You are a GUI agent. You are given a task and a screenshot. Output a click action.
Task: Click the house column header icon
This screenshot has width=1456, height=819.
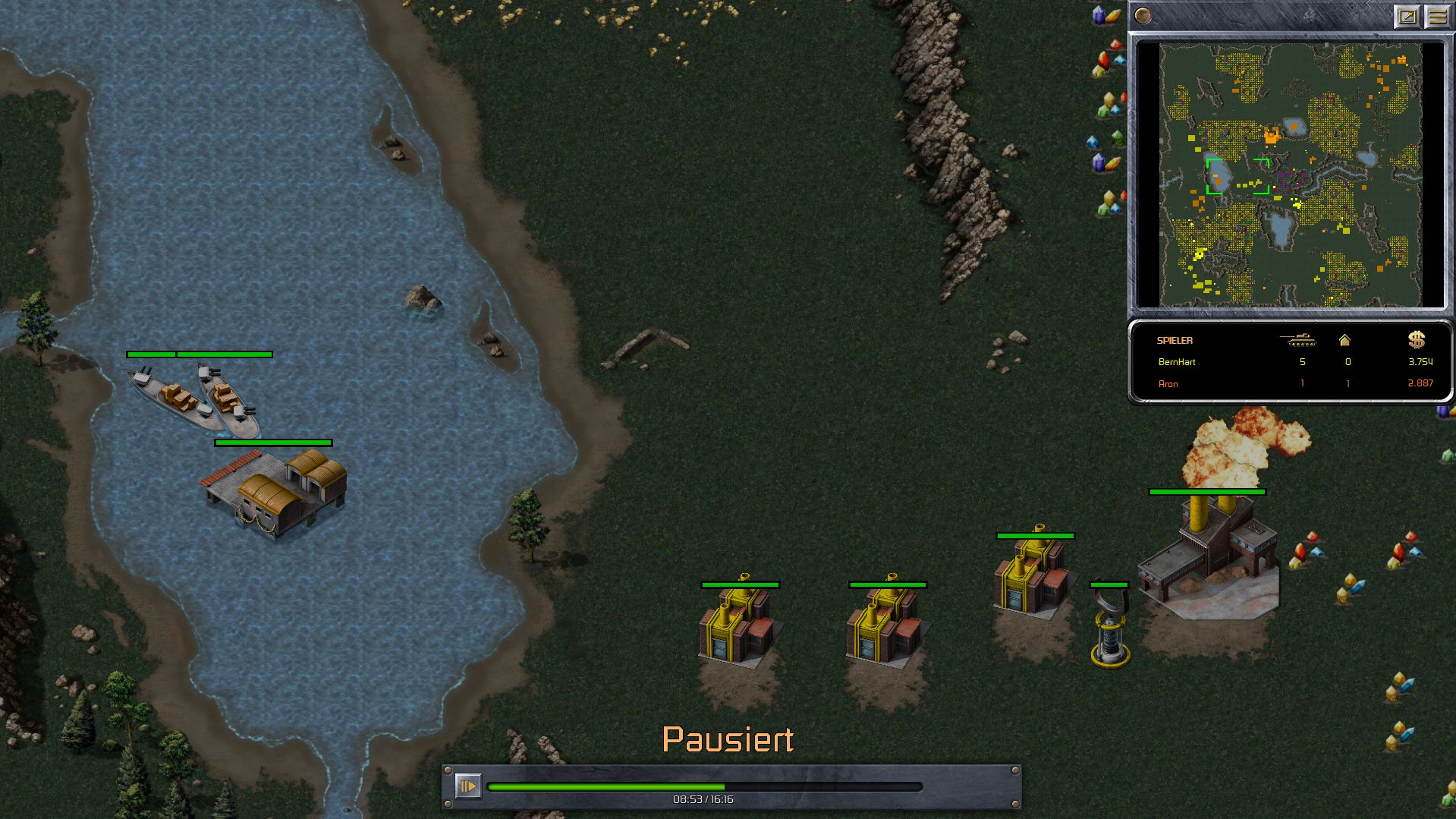(1344, 340)
